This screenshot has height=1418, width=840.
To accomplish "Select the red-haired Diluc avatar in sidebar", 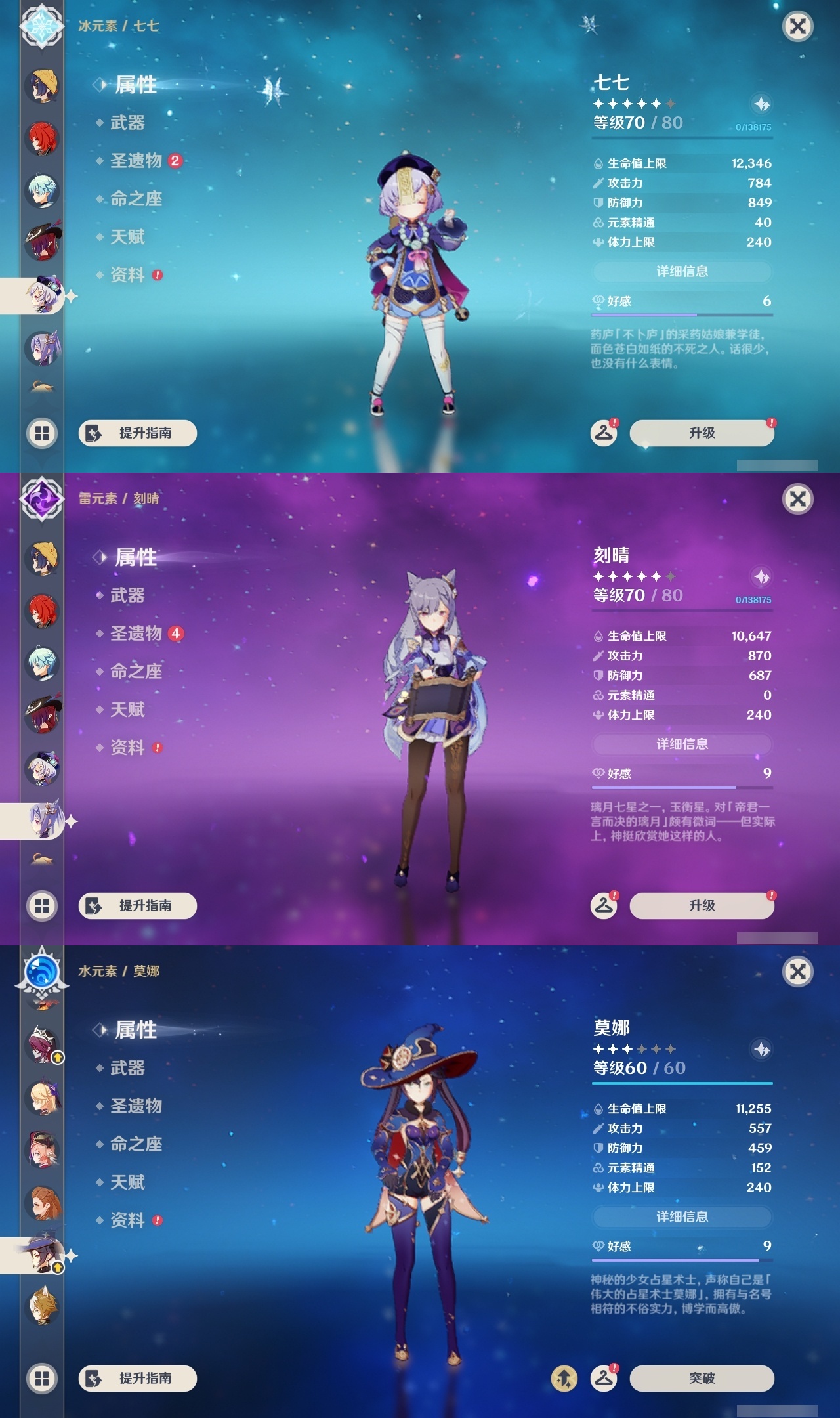I will tap(41, 140).
